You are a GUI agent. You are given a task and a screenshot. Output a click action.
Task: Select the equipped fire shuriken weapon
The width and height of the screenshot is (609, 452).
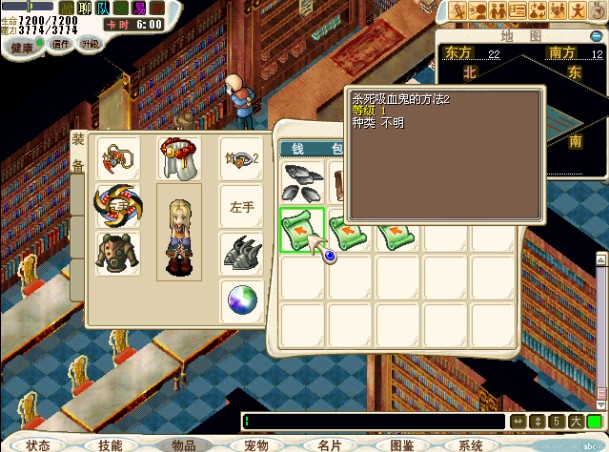(116, 205)
